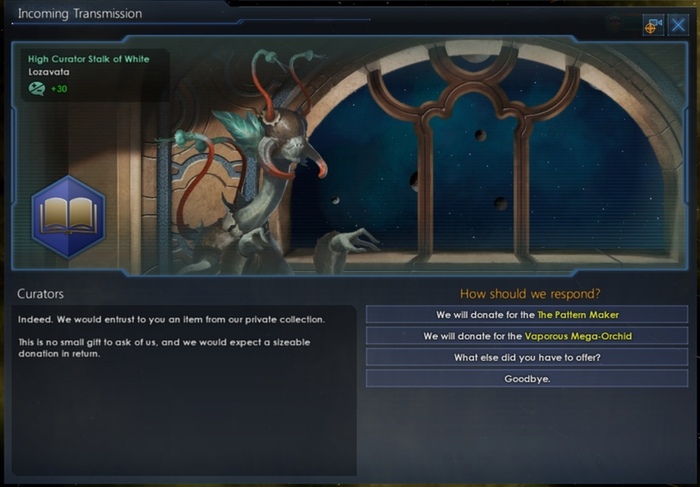Say Goodbye to the Curators
This screenshot has width=700, height=487.
pos(526,379)
